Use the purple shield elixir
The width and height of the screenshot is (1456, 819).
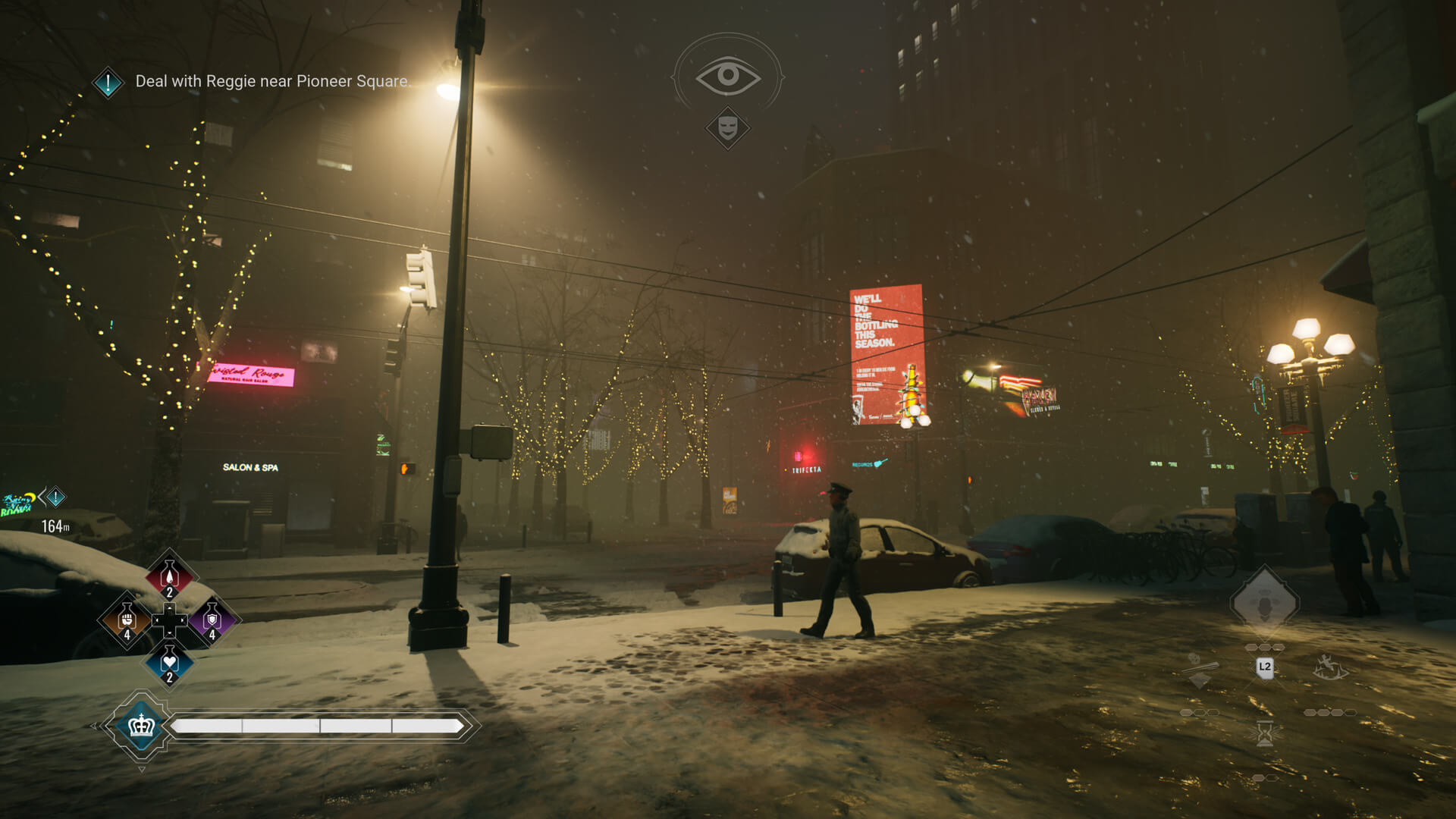coord(212,620)
